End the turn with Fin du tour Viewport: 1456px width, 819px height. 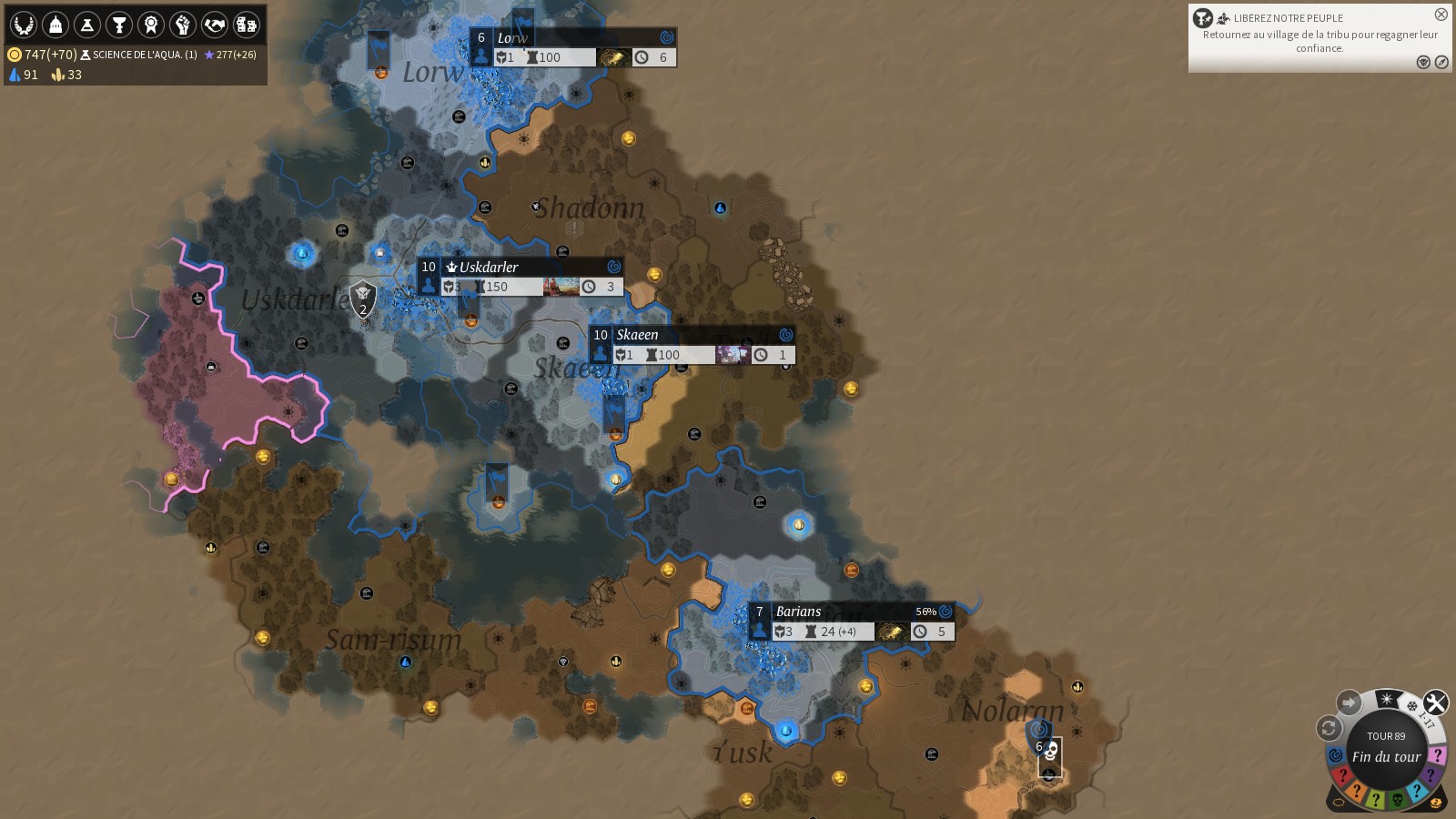[x=1386, y=756]
